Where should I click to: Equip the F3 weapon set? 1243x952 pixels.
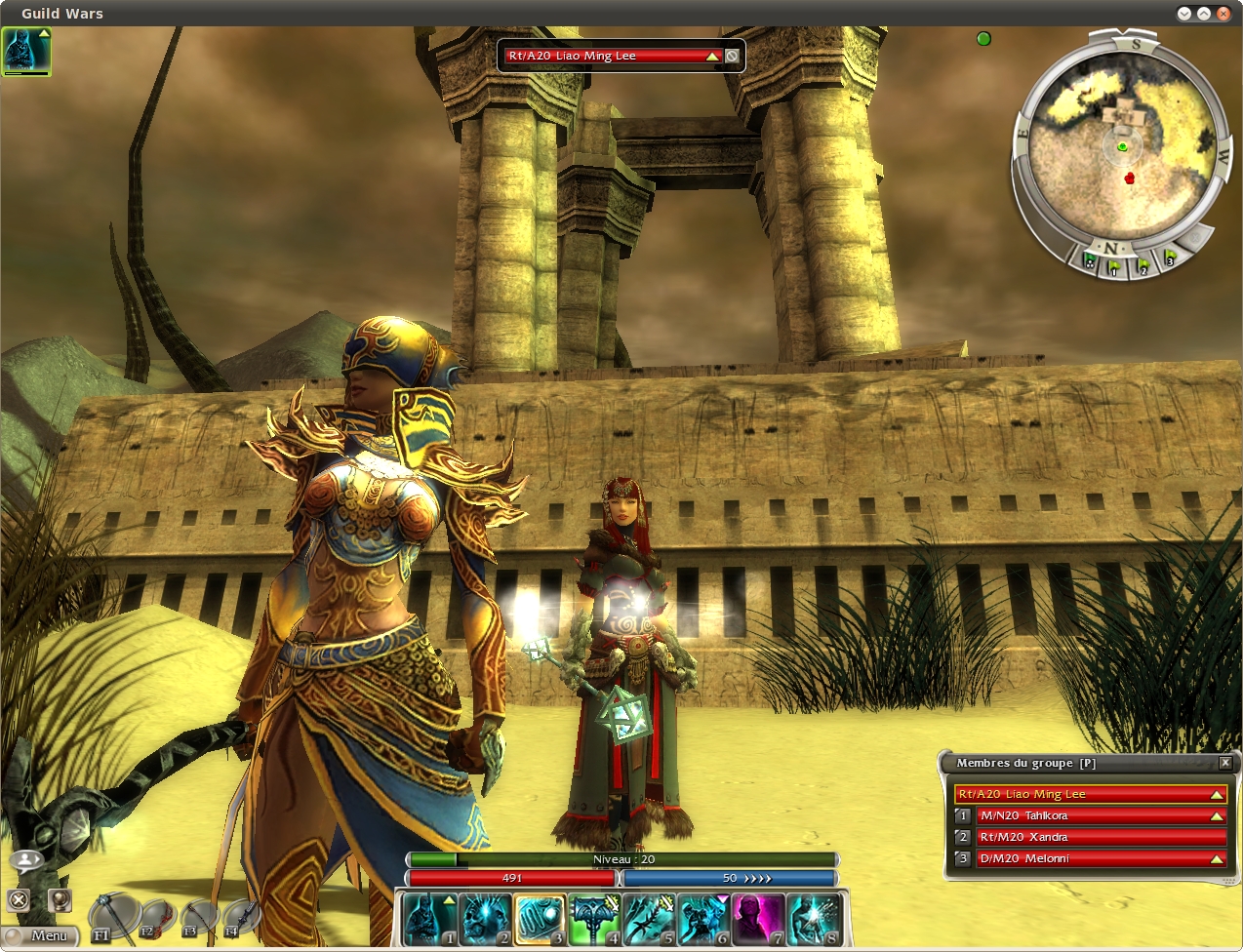tap(198, 919)
